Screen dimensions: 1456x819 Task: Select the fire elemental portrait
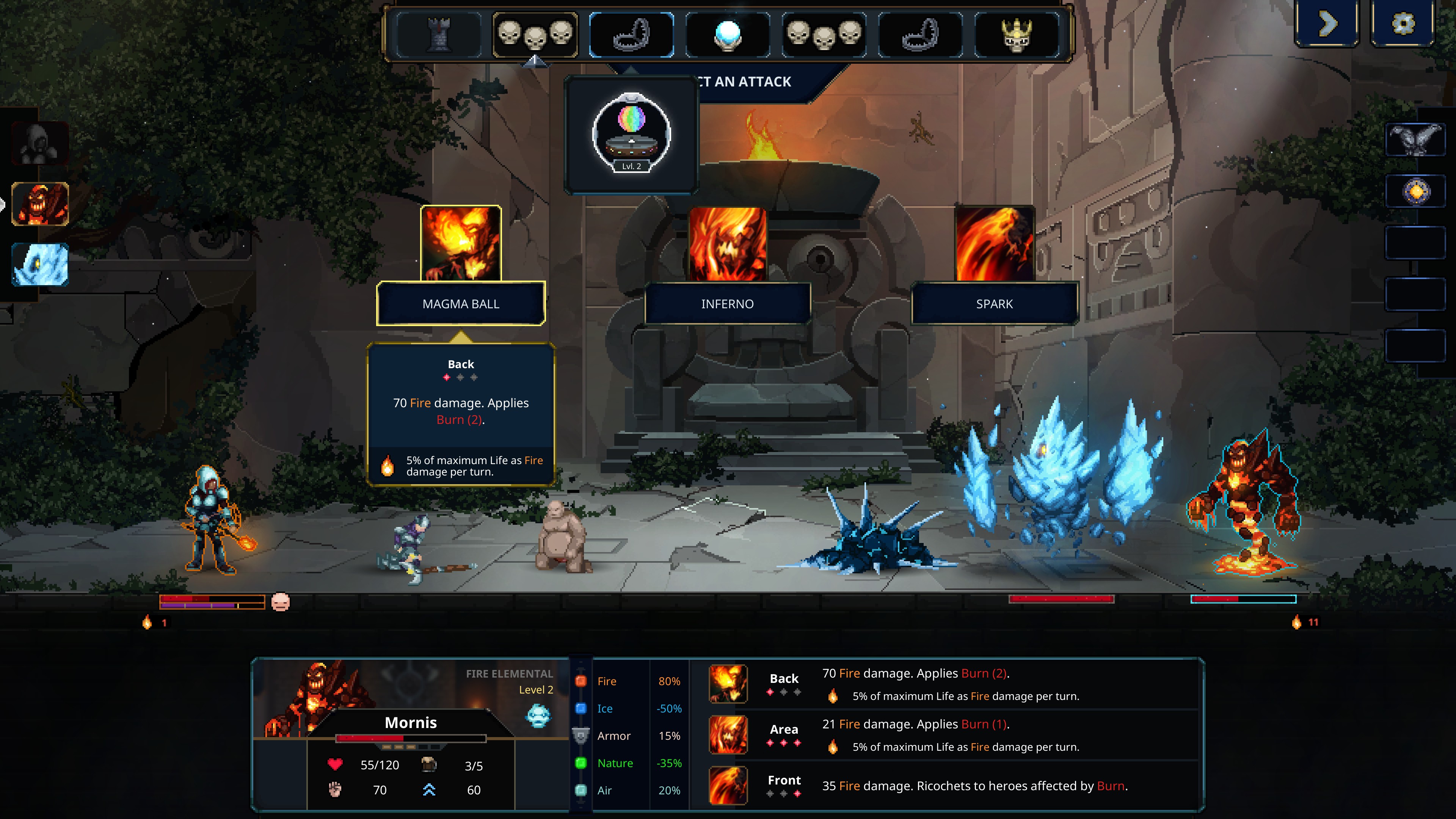click(40, 204)
